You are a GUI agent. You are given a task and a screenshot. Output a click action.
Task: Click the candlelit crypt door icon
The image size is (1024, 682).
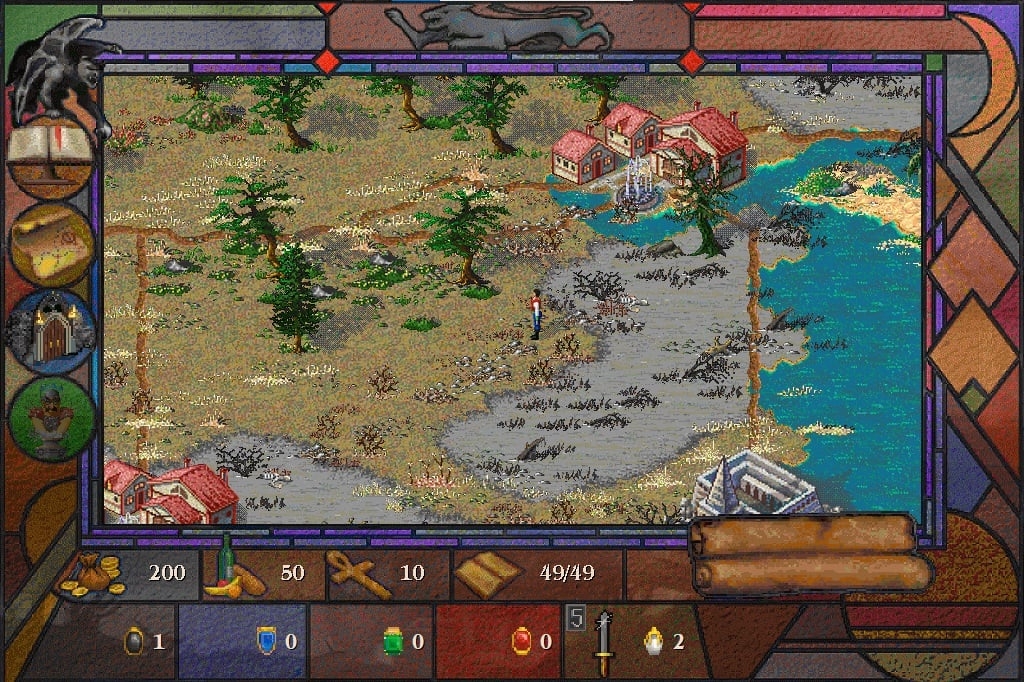coord(50,332)
